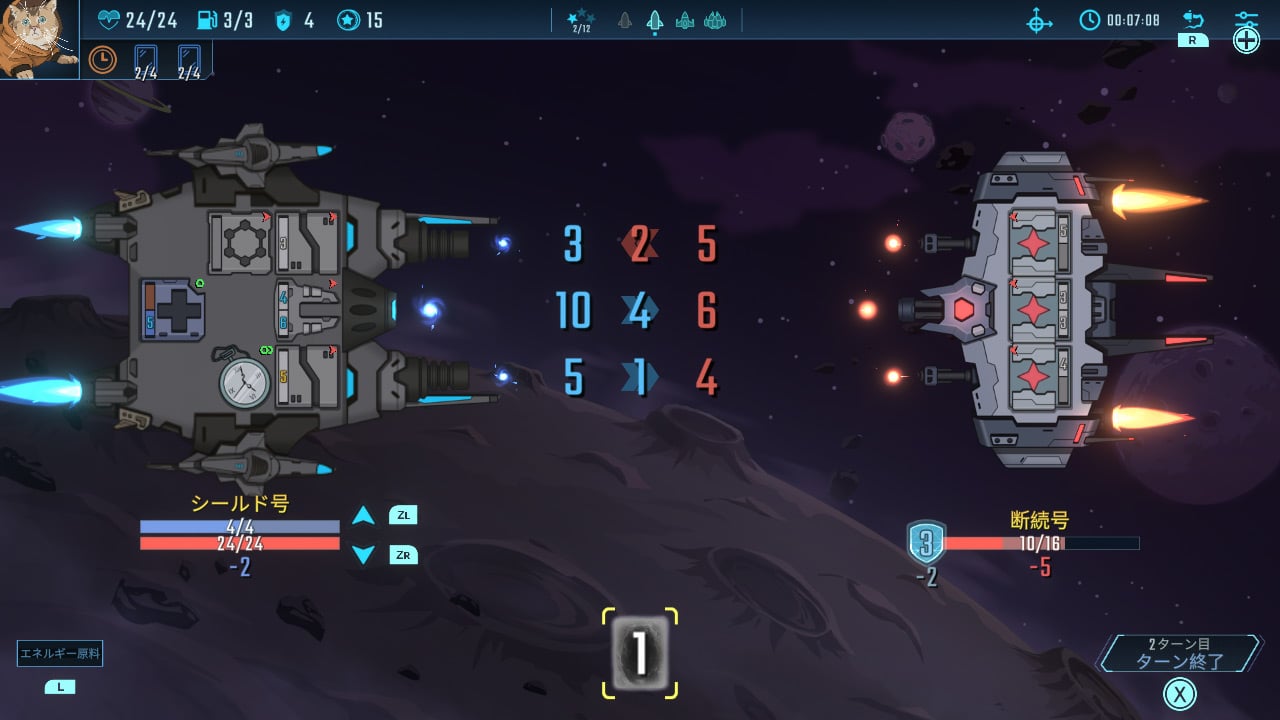Select the hexagon reactor module on ship
Screen dimensions: 1280x720
click(x=239, y=241)
